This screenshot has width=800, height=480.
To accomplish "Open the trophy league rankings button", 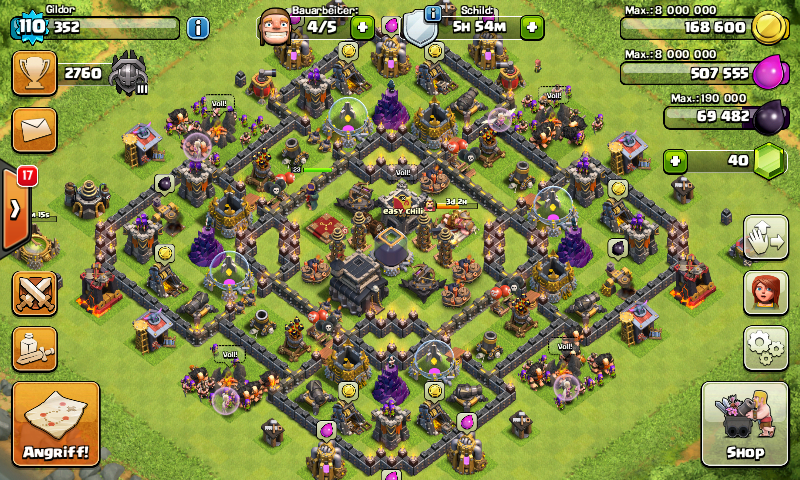I will pos(34,73).
